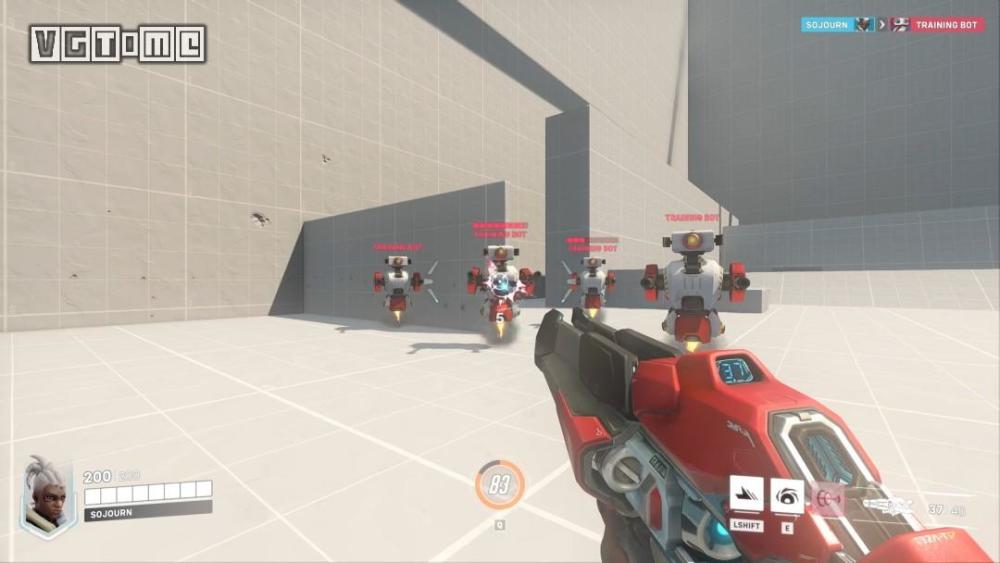Click the Training Bot kill feed entry
This screenshot has height=563, width=1000.
coord(946,24)
